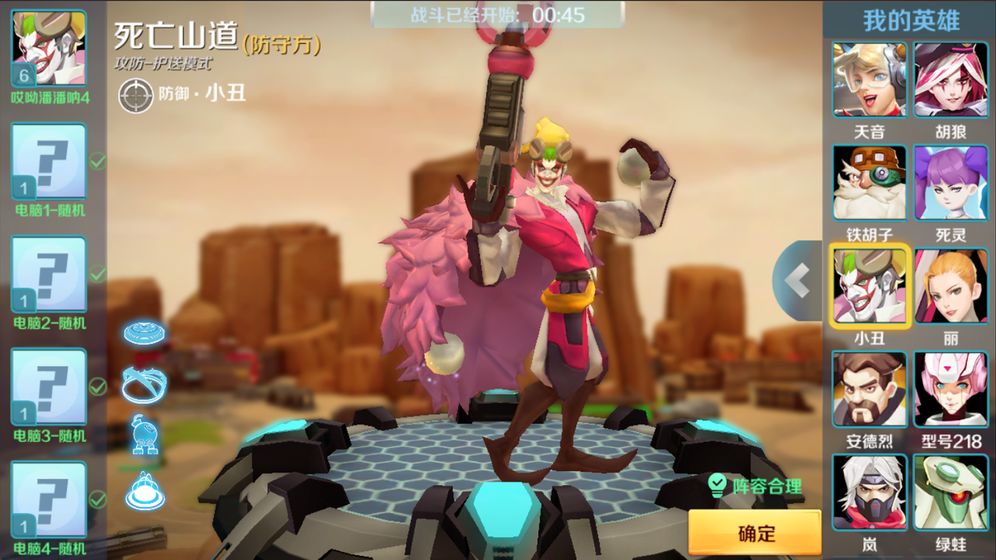Show the disc-shaped first skill icon
This screenshot has height=560, width=996.
pos(143,333)
